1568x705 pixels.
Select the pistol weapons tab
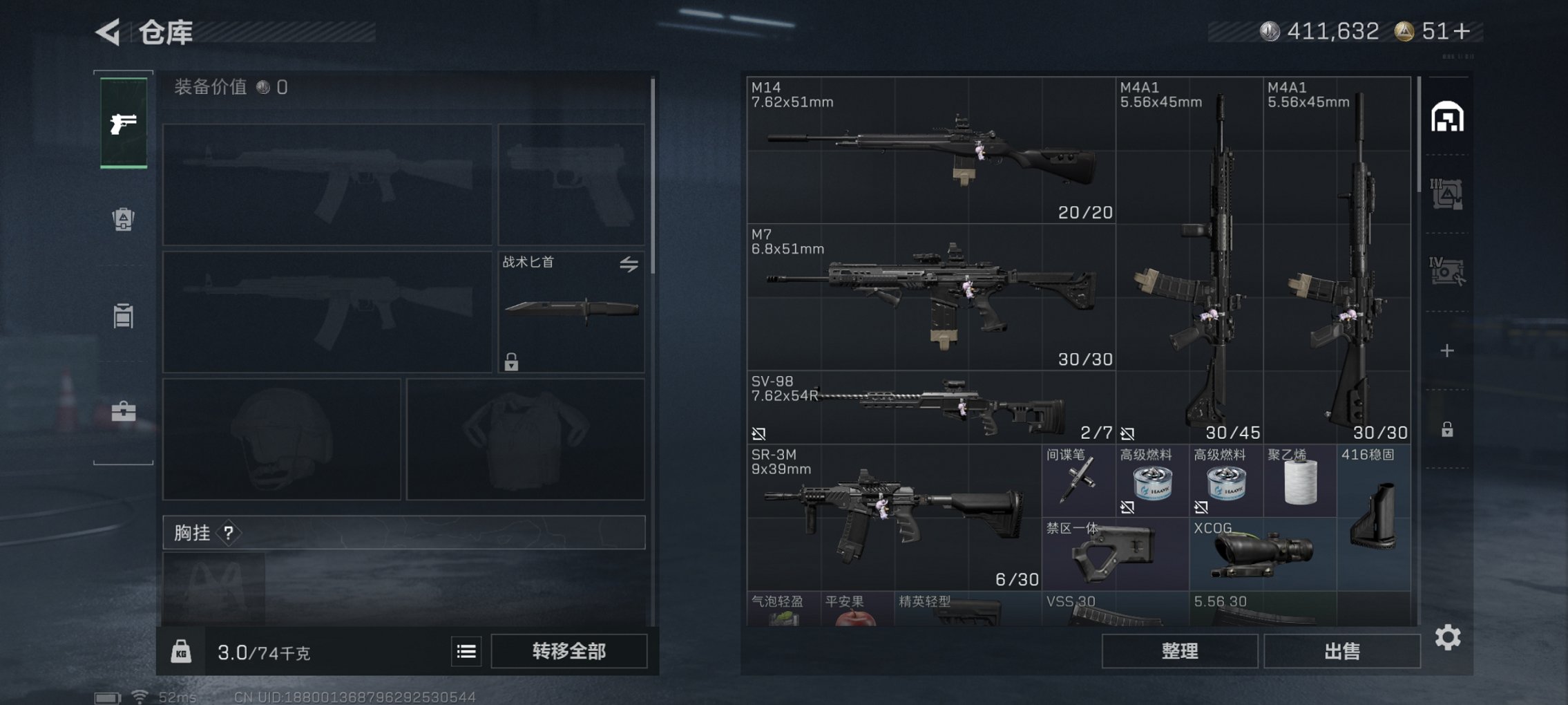124,123
